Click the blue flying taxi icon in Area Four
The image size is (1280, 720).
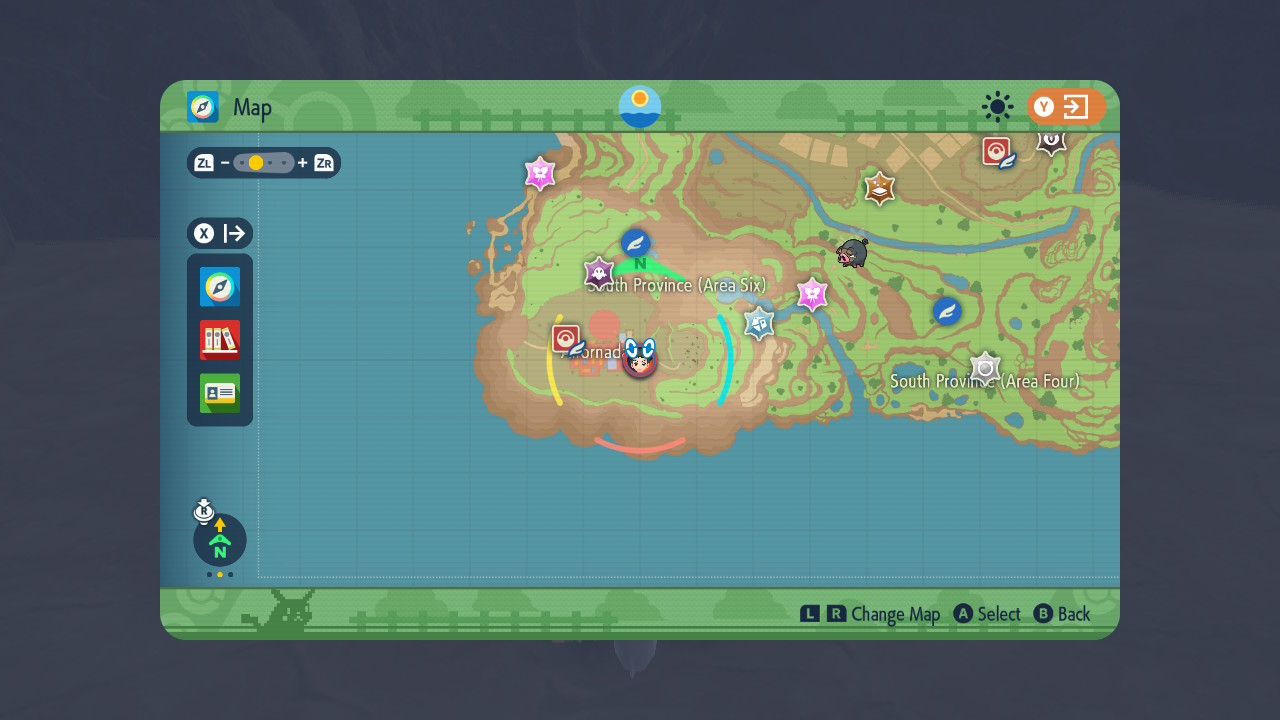tap(944, 311)
